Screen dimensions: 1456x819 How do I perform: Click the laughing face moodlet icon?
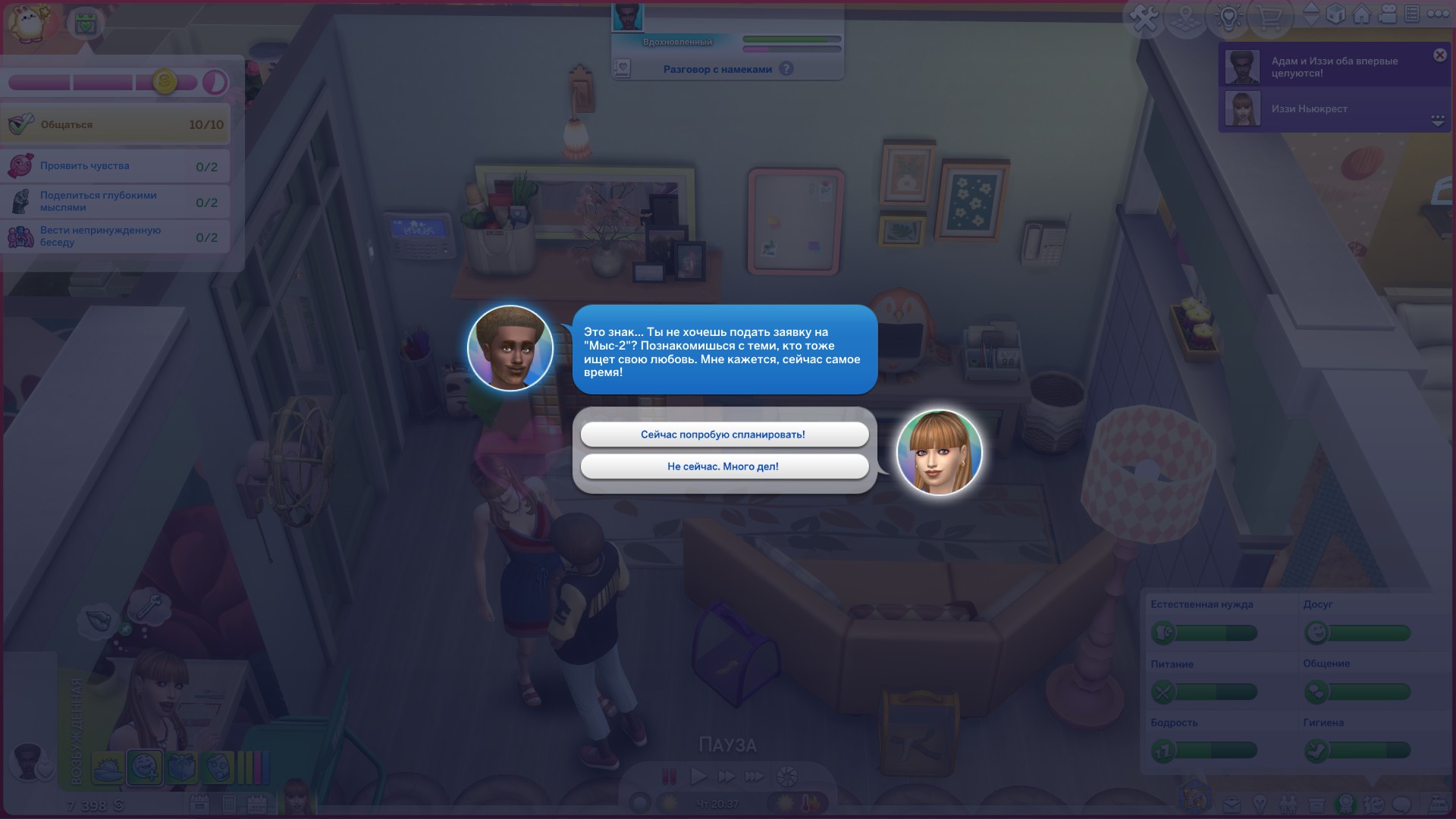point(144,767)
